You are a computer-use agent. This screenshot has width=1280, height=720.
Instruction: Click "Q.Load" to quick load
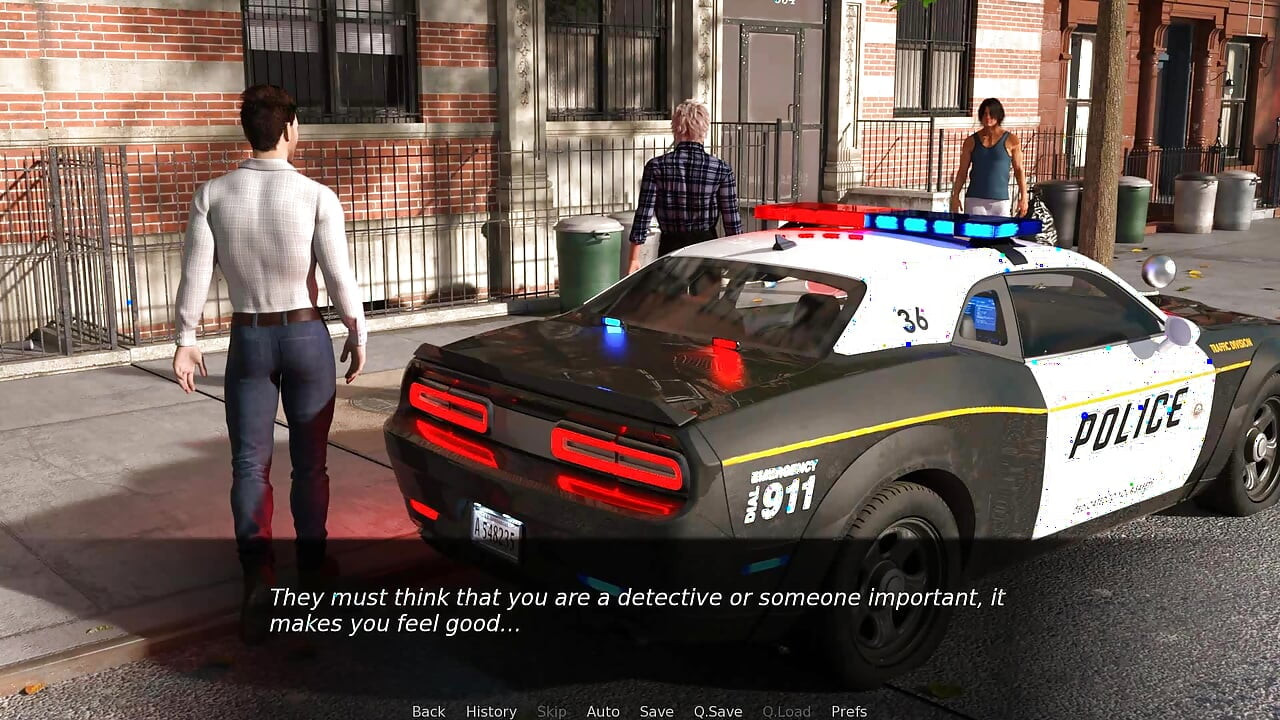786,711
